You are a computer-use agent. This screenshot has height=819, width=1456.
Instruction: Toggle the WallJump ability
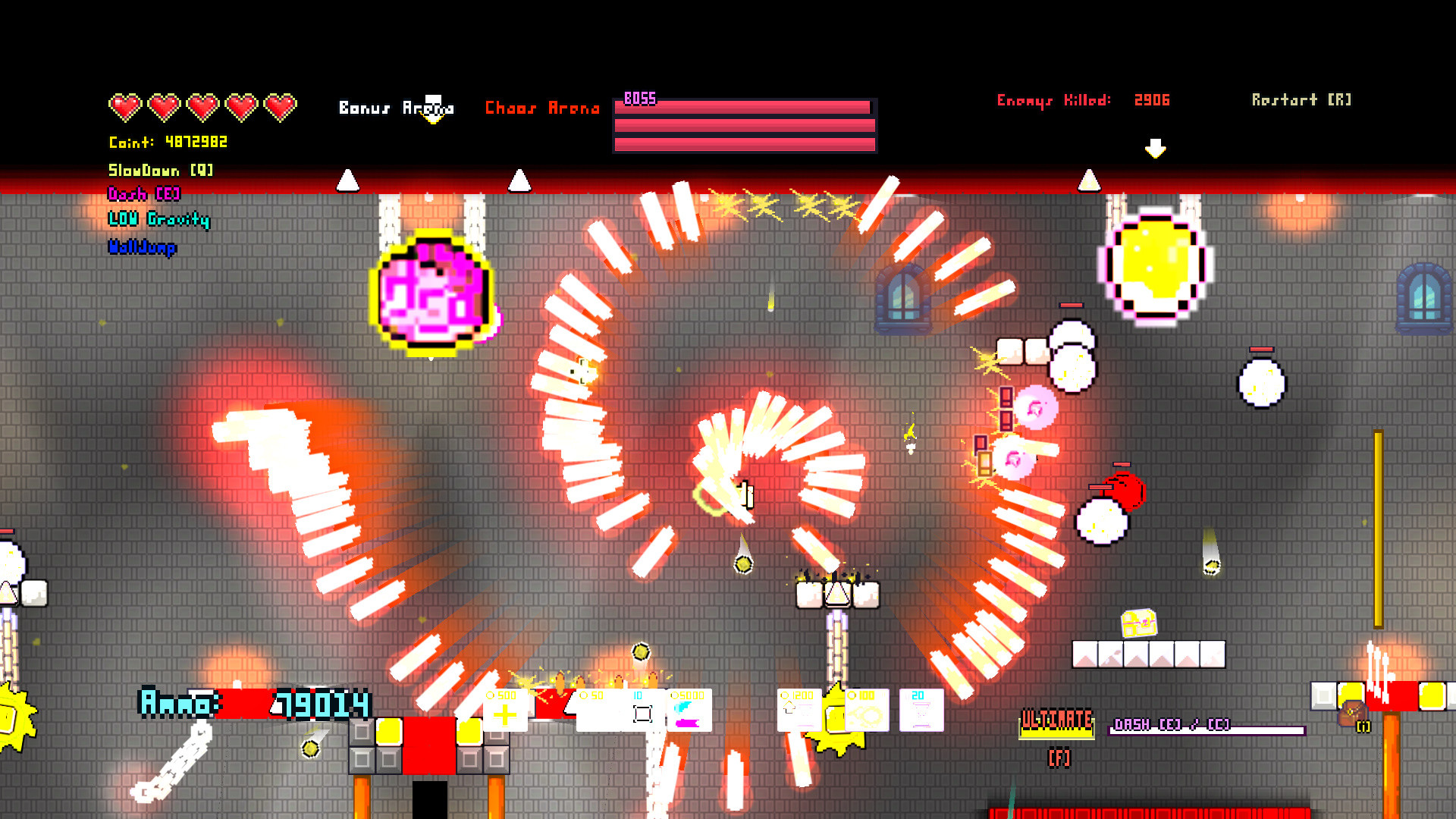141,246
